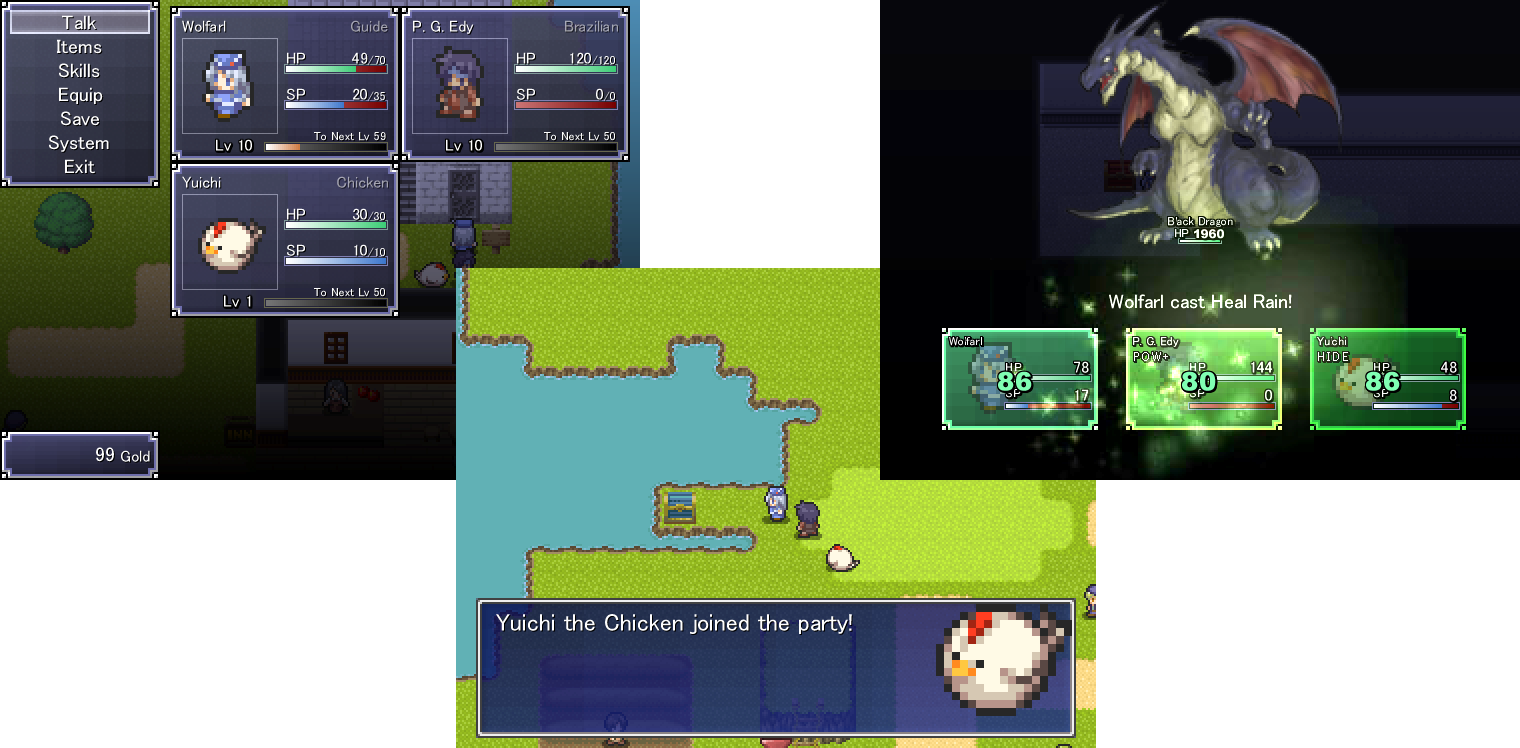The width and height of the screenshot is (1520, 748).
Task: Click the Black Dragon's HP 1960 bar
Action: pos(1199,237)
